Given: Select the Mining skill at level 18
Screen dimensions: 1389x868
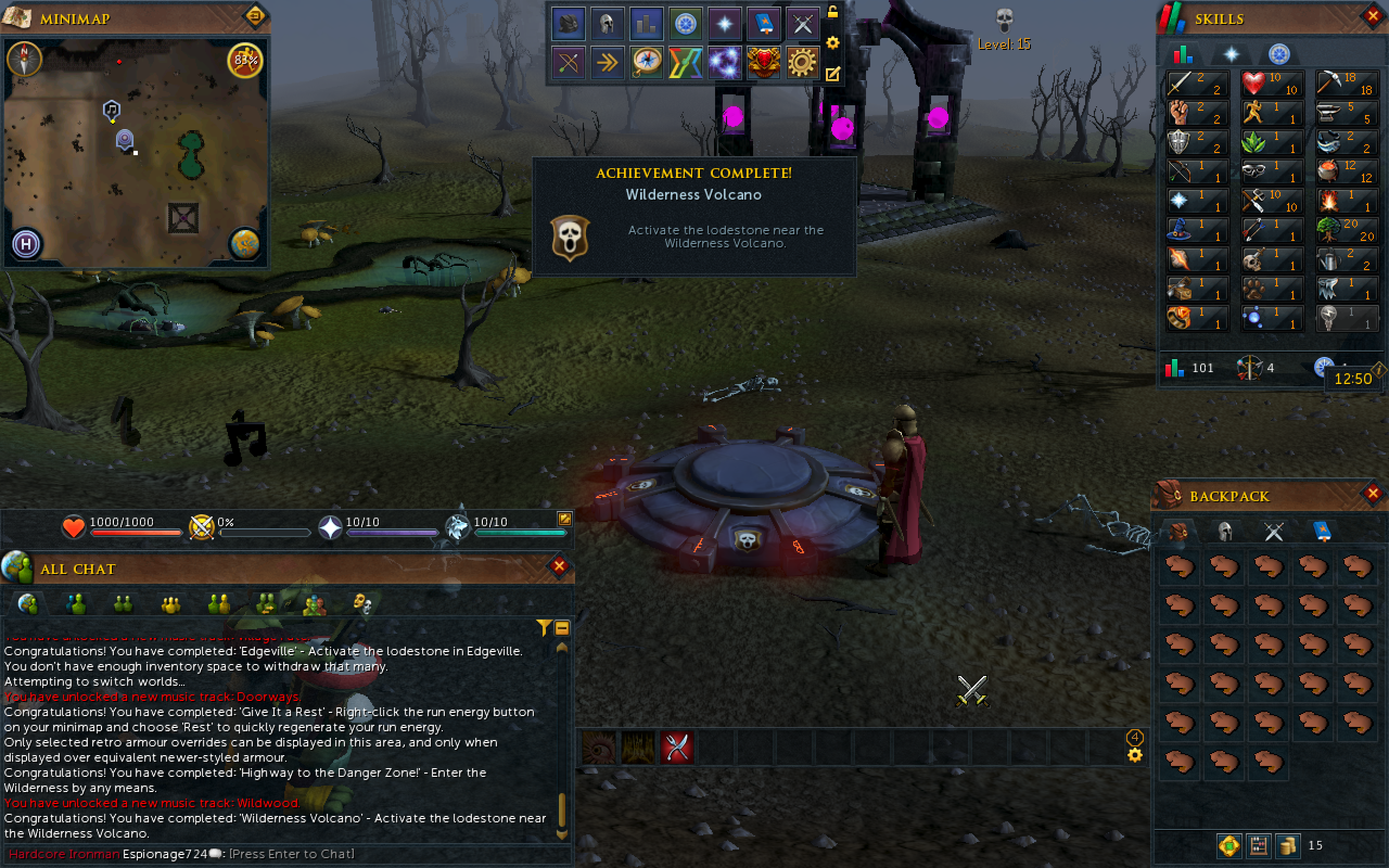Looking at the screenshot, I should [x=1346, y=83].
